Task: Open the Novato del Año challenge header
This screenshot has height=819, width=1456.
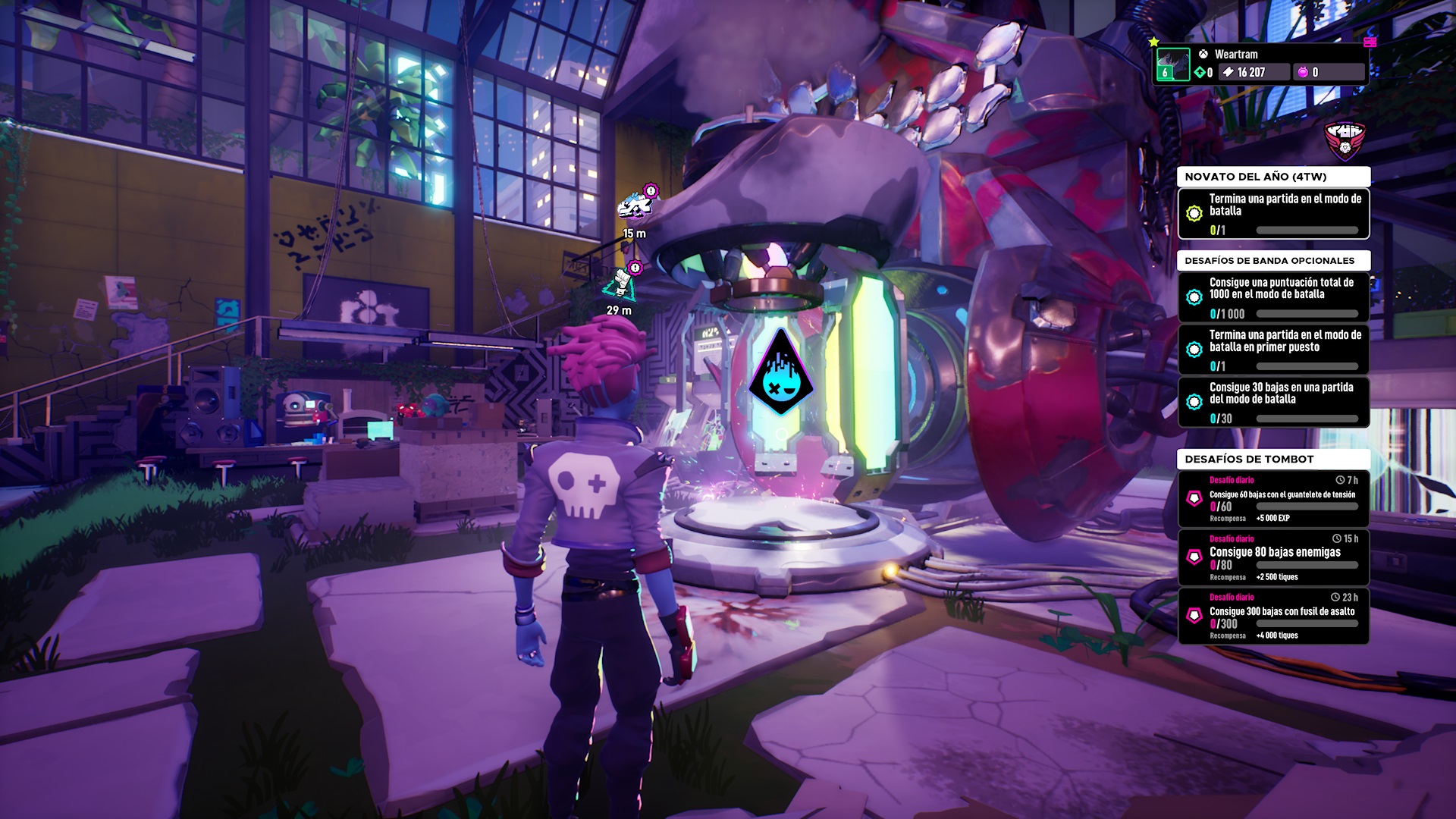Action: pos(1273,177)
